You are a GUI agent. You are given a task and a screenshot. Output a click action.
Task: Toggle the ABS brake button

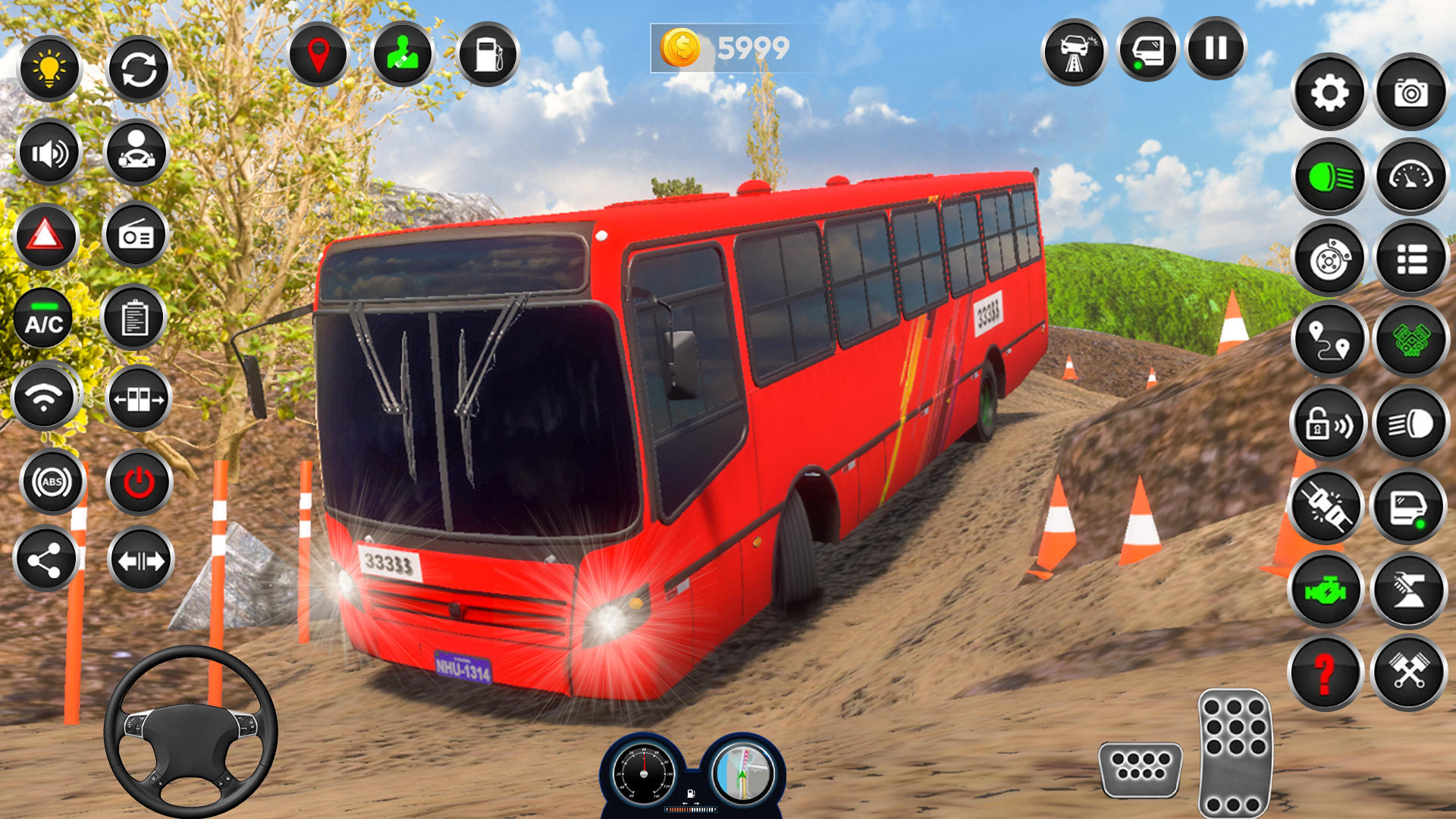52,482
